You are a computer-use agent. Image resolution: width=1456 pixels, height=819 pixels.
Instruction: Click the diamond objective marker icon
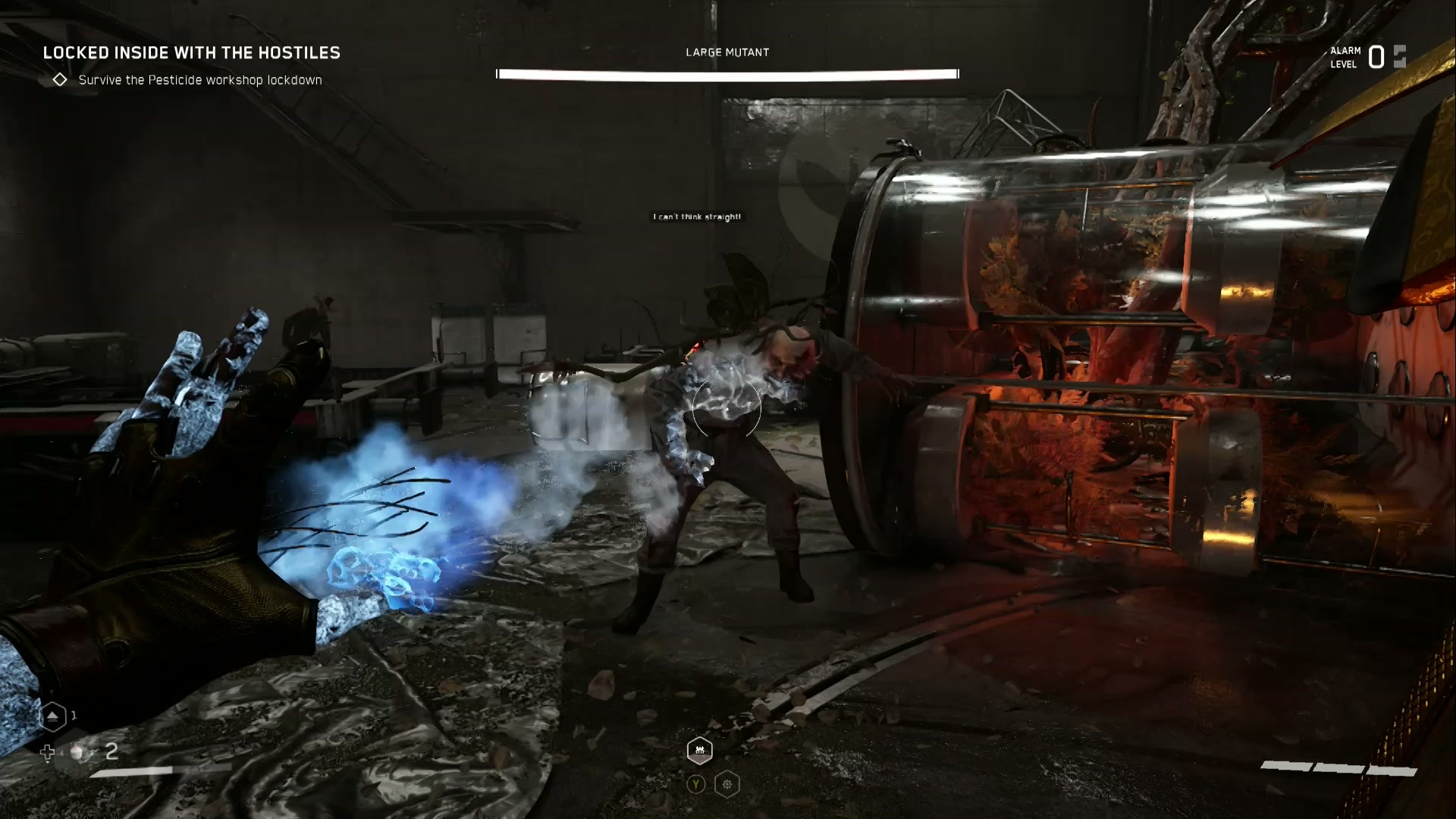pyautogui.click(x=59, y=79)
